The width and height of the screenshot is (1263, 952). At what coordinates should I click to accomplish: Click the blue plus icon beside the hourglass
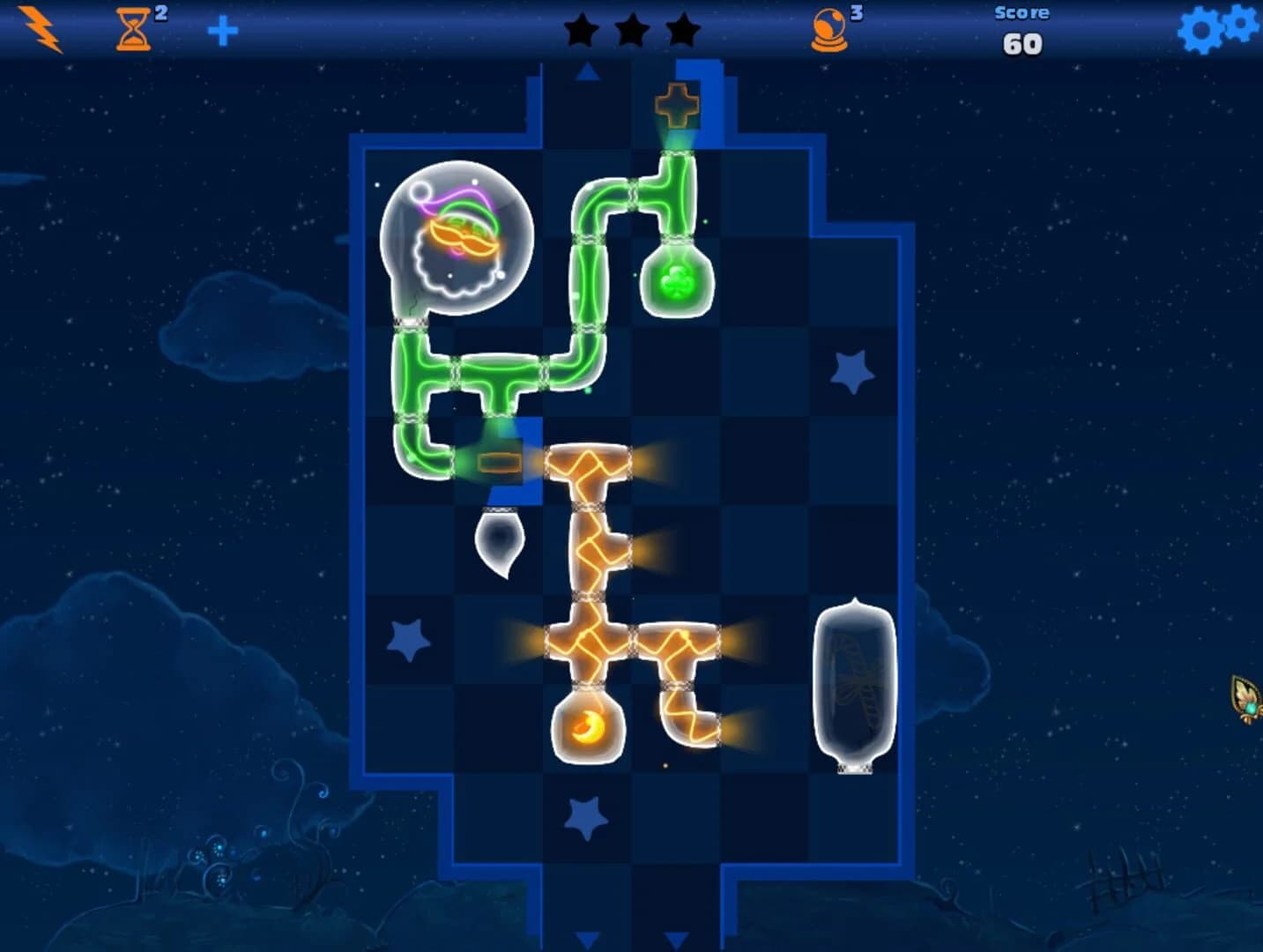click(x=224, y=29)
